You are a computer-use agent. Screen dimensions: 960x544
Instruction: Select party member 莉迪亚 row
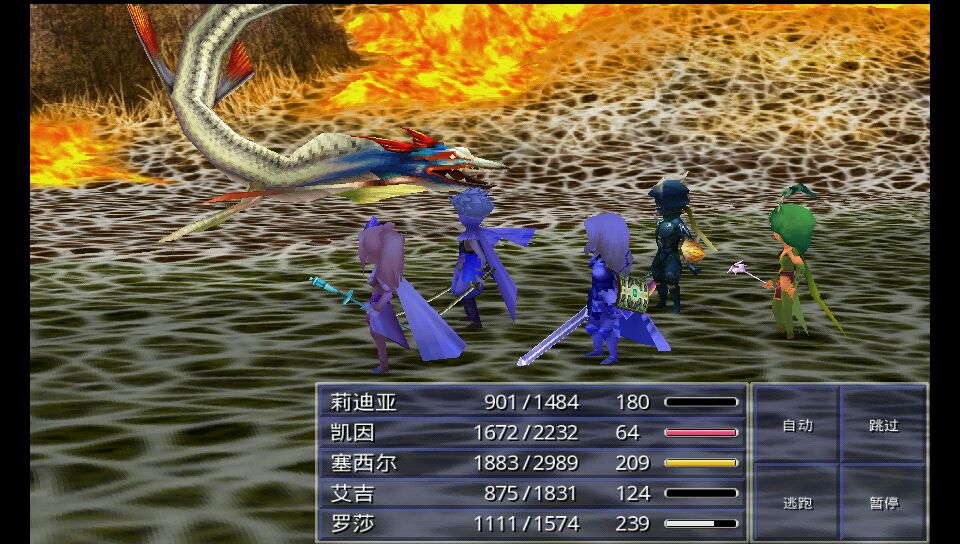[532, 402]
